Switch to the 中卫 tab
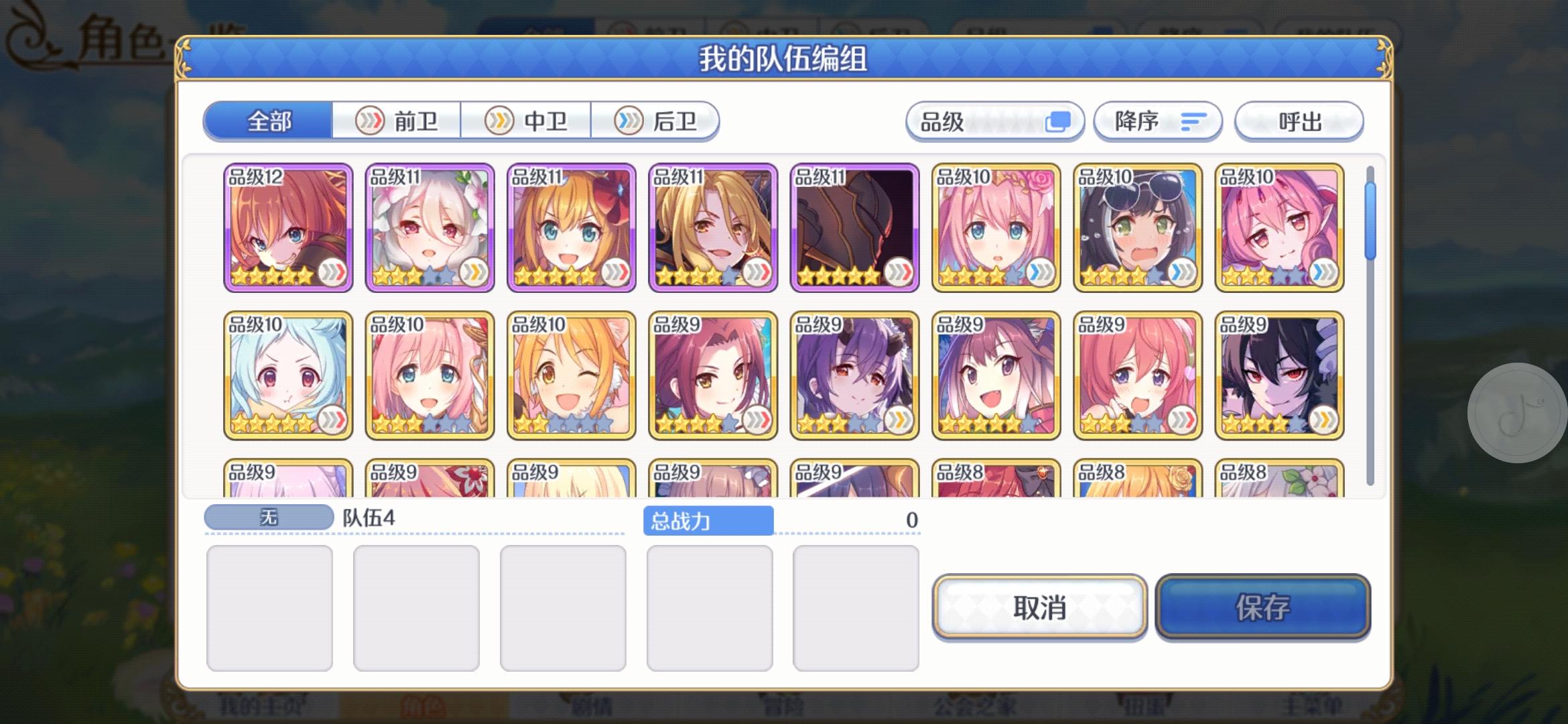Image resolution: width=1568 pixels, height=724 pixels. [x=526, y=121]
